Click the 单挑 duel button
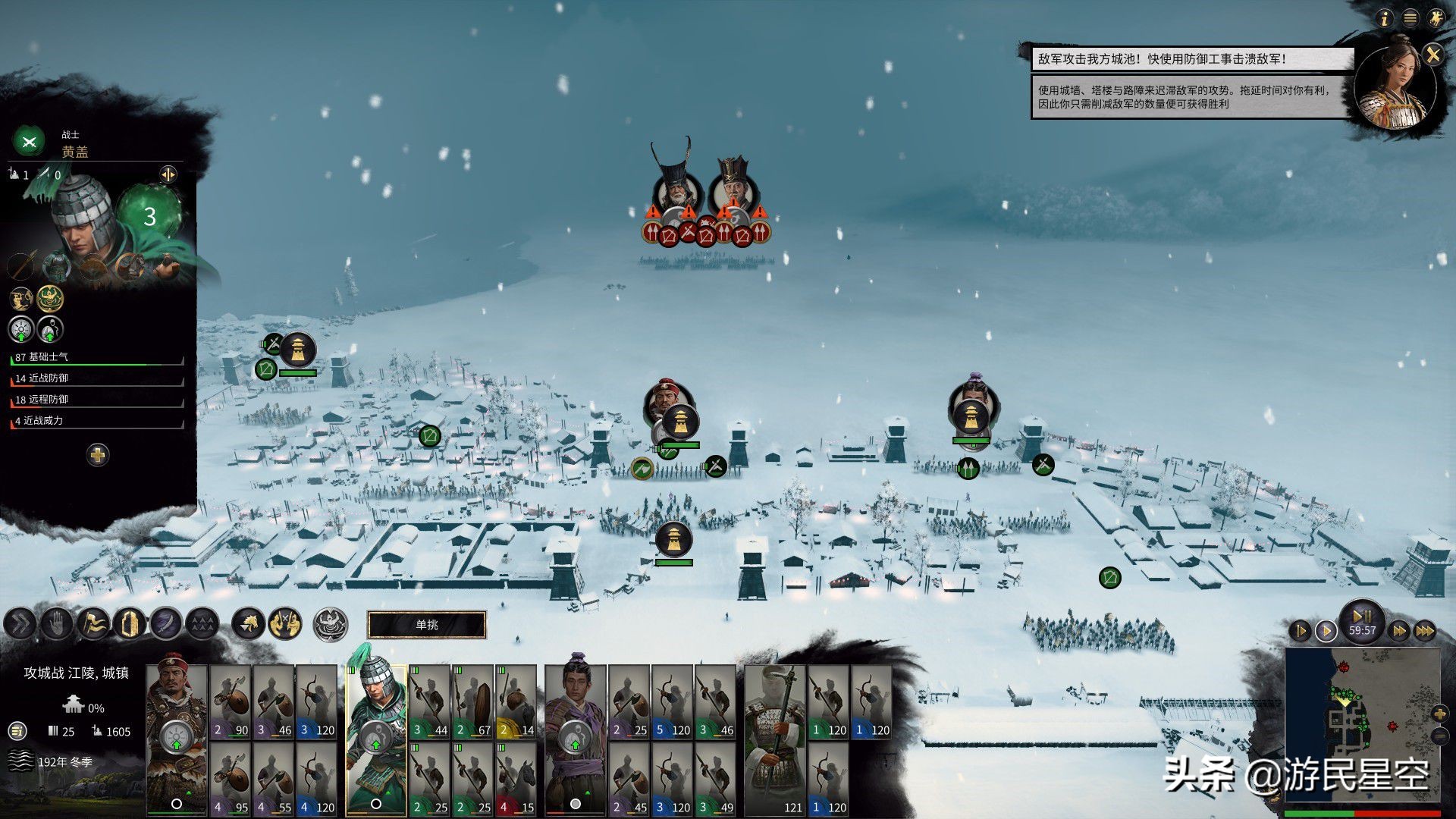Viewport: 1456px width, 819px height. (426, 625)
